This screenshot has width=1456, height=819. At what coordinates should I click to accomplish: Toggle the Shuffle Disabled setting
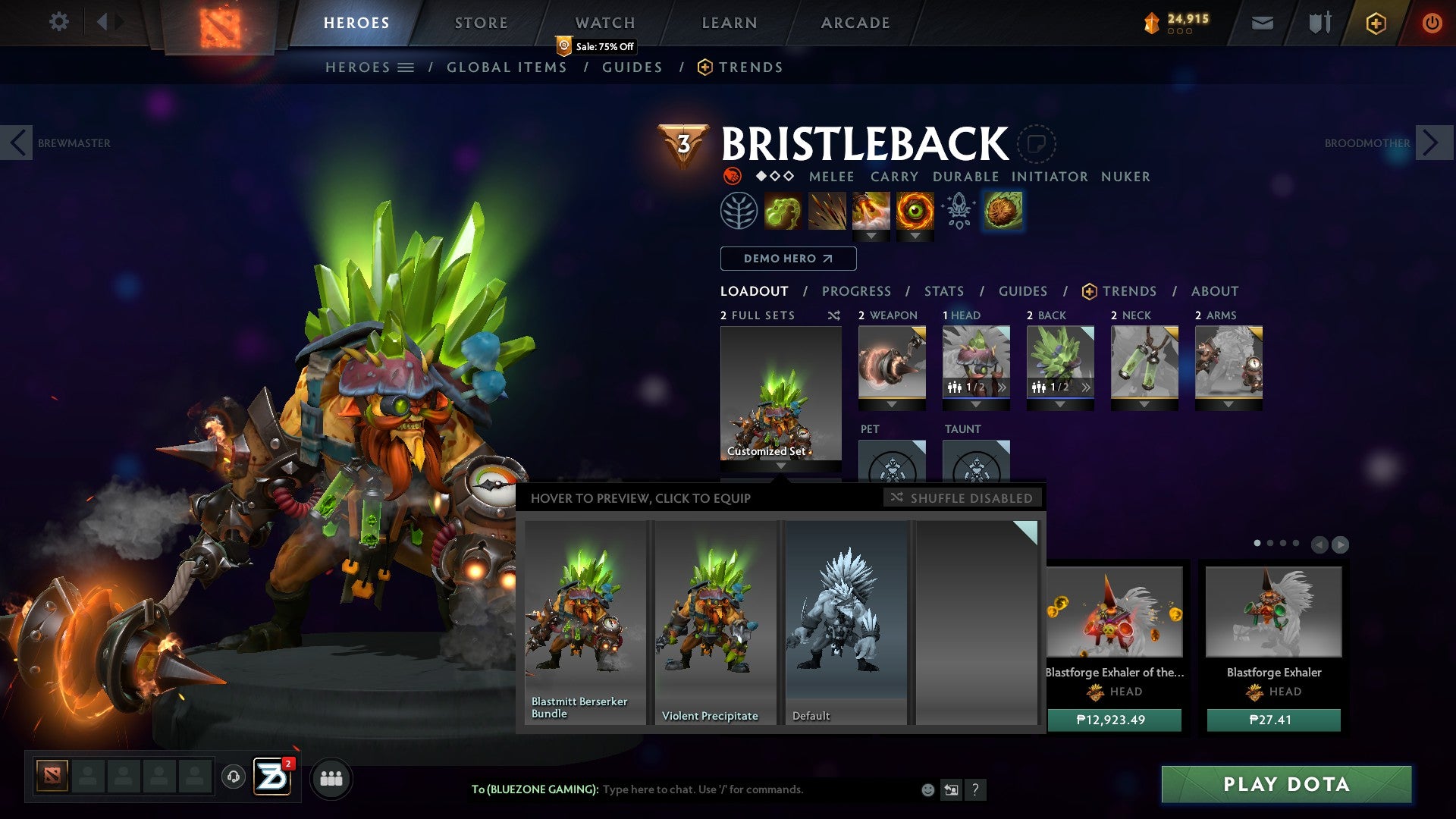pos(962,498)
